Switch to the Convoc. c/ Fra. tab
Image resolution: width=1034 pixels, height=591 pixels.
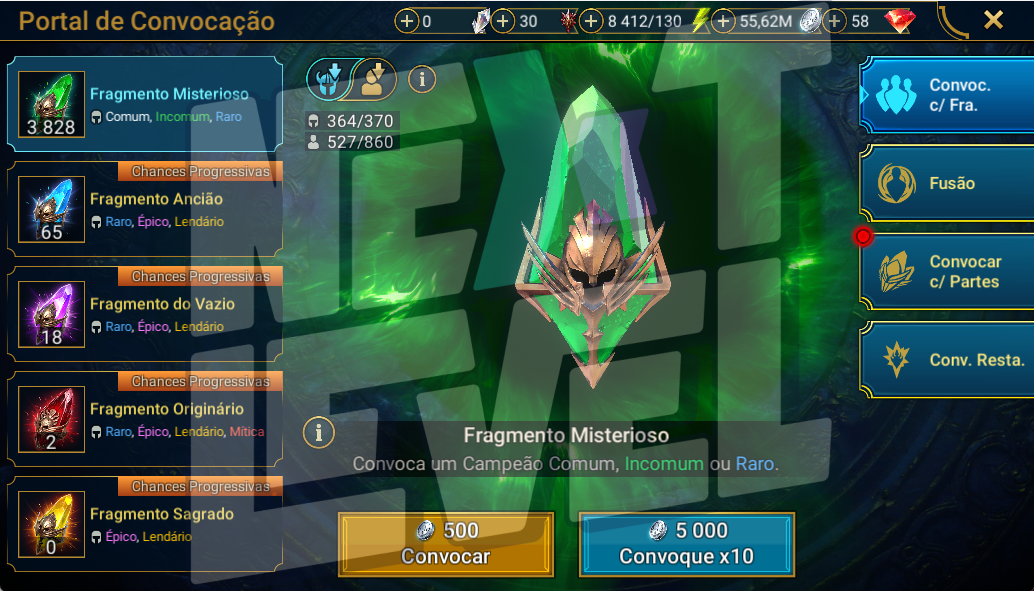[x=946, y=95]
